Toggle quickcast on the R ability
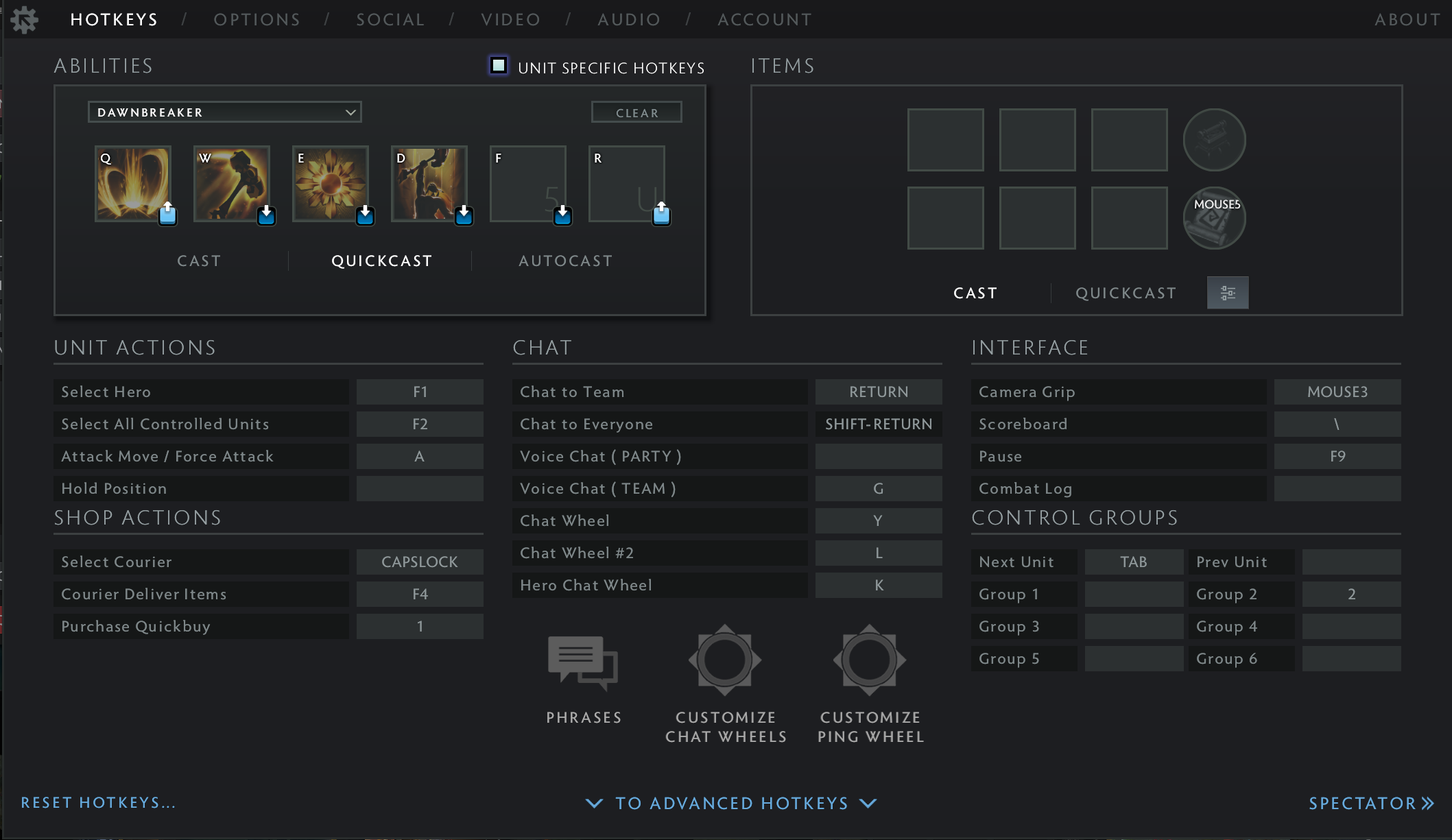Screen dimensions: 1452x840 point(661,215)
